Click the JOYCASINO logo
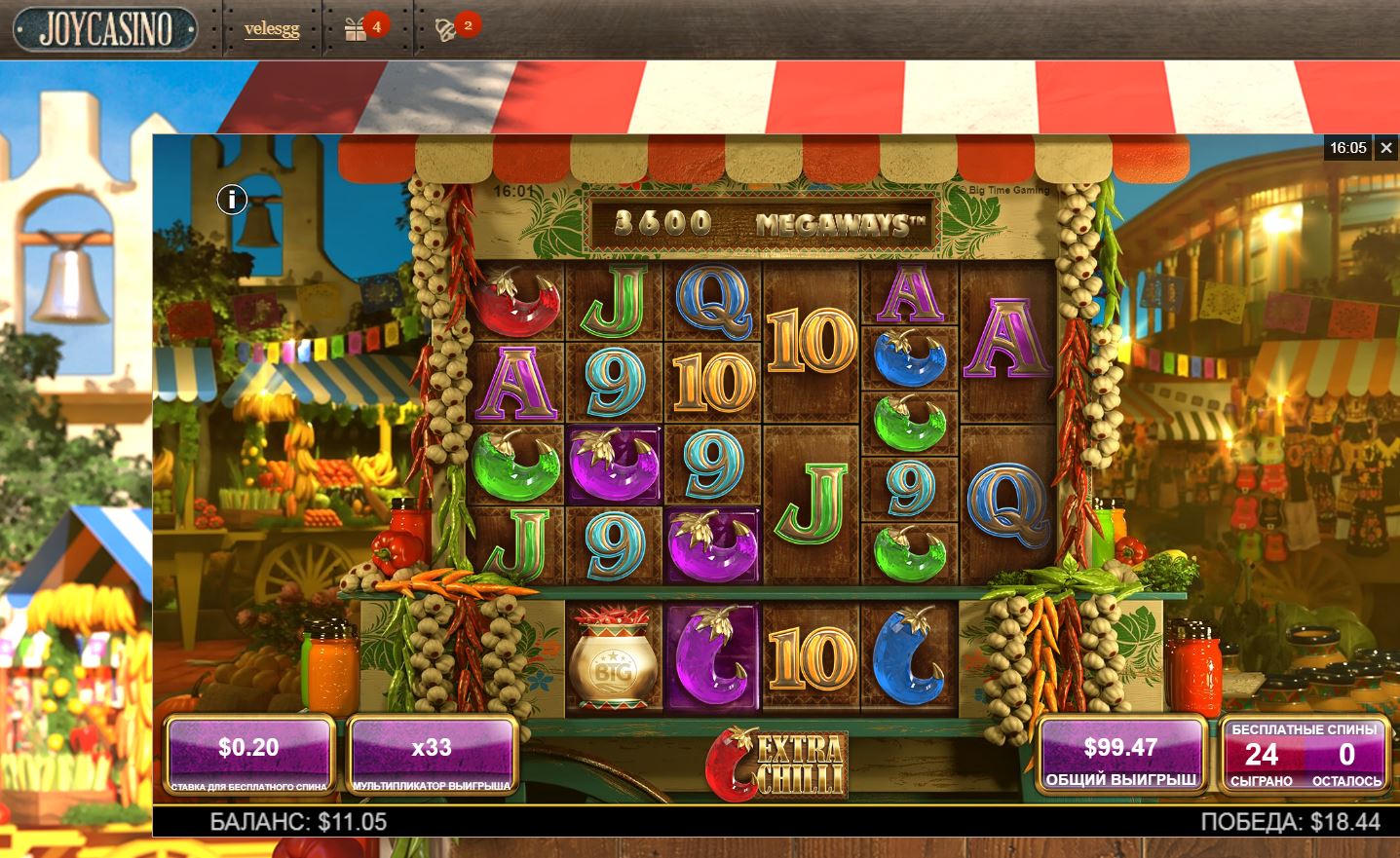This screenshot has height=858, width=1400. click(105, 29)
